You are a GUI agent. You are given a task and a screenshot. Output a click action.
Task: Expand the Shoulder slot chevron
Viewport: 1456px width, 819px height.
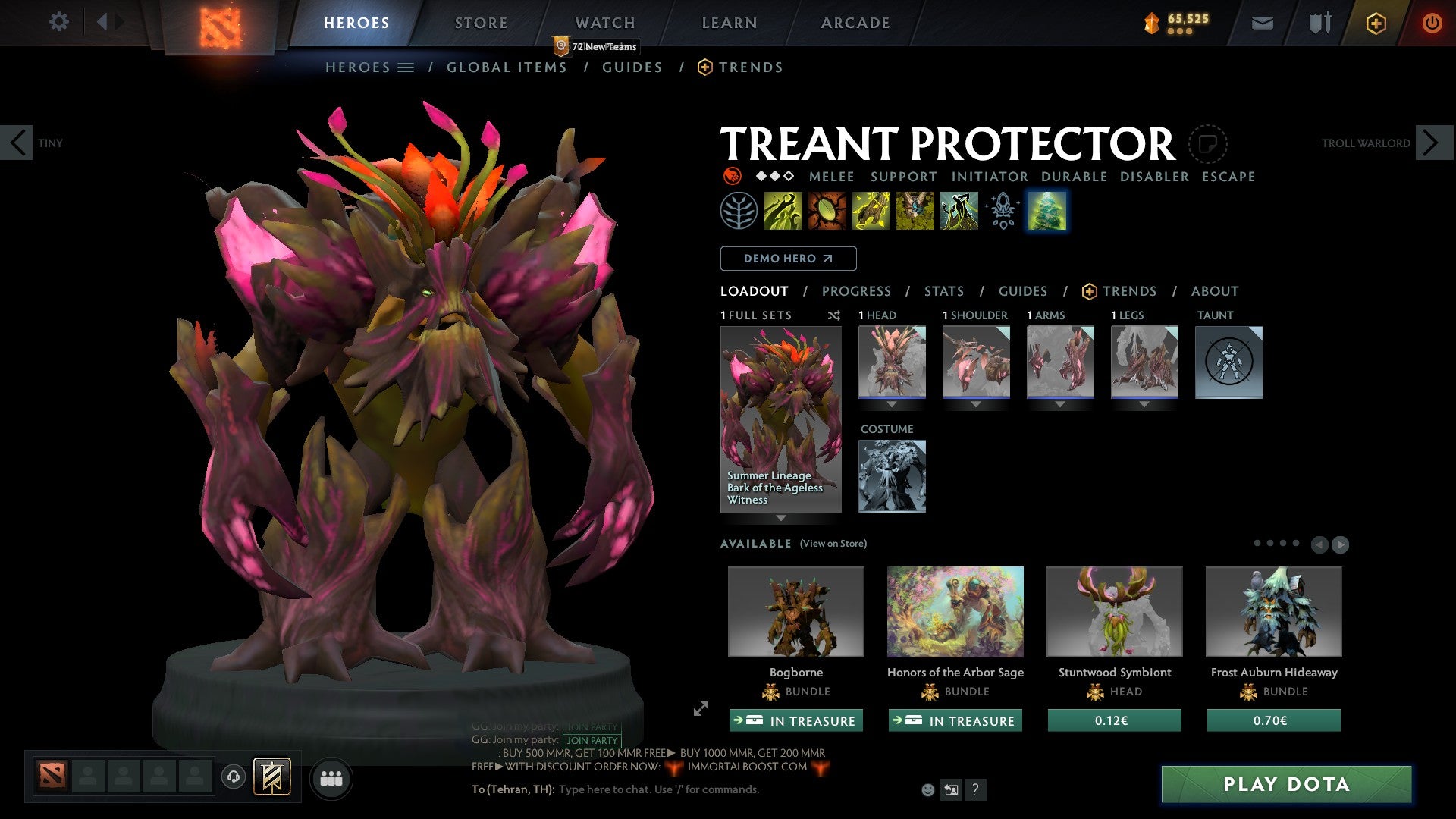click(976, 403)
